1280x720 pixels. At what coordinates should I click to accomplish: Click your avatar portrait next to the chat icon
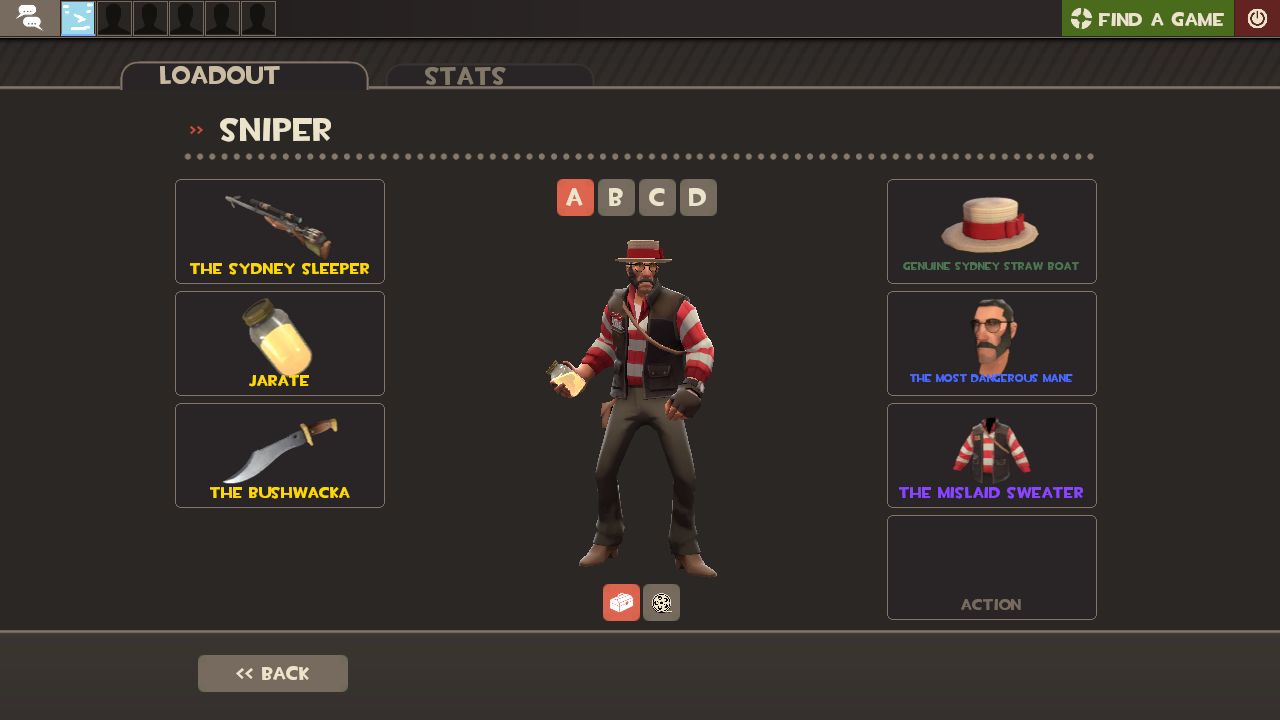click(77, 18)
